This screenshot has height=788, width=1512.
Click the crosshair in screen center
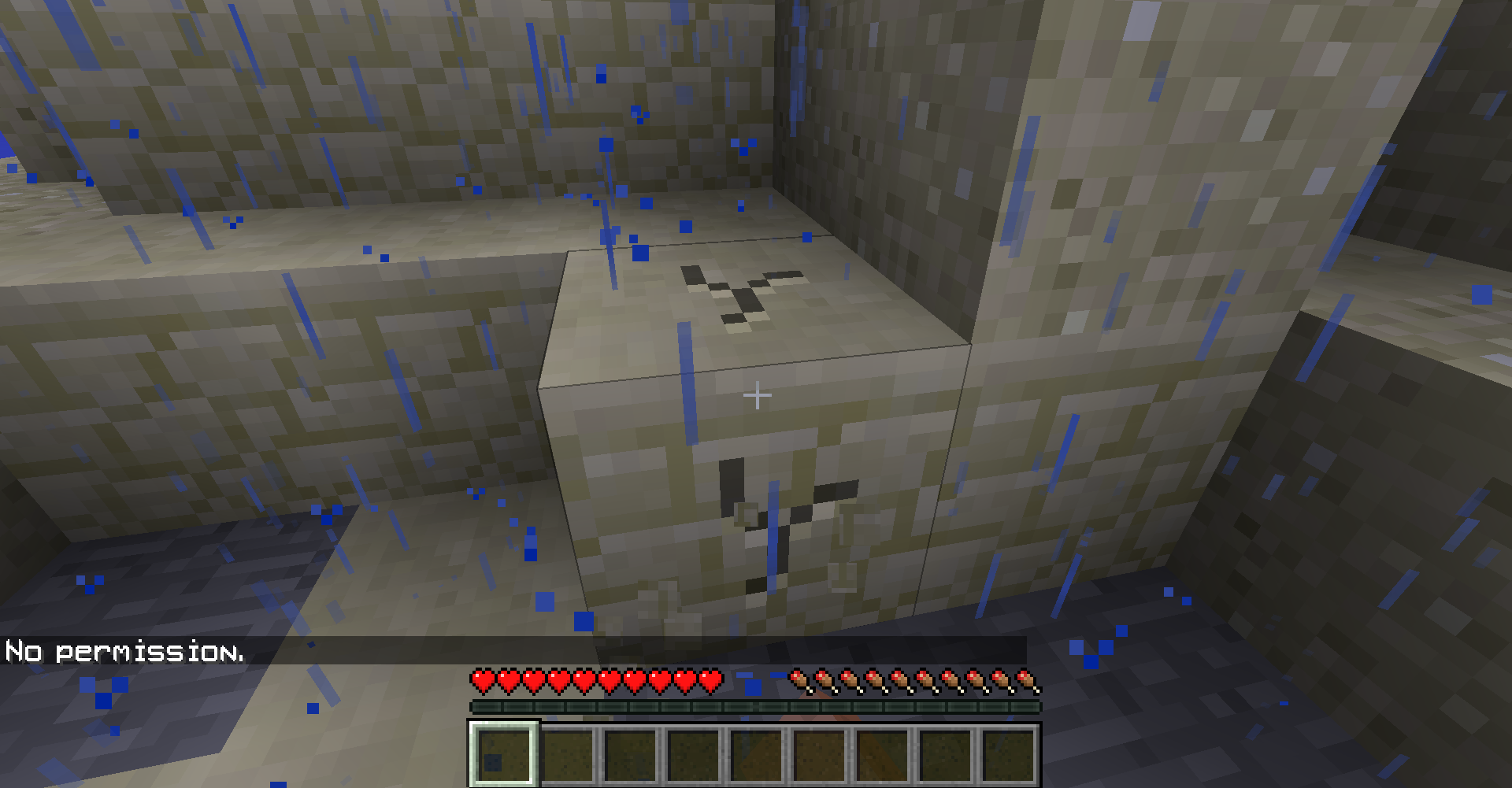[x=758, y=394]
